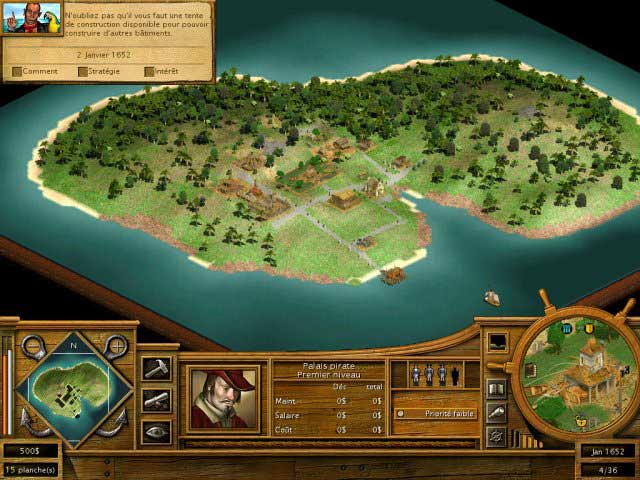Image resolution: width=640 pixels, height=480 pixels.
Task: Click the spyglass button
Action: click(495, 413)
